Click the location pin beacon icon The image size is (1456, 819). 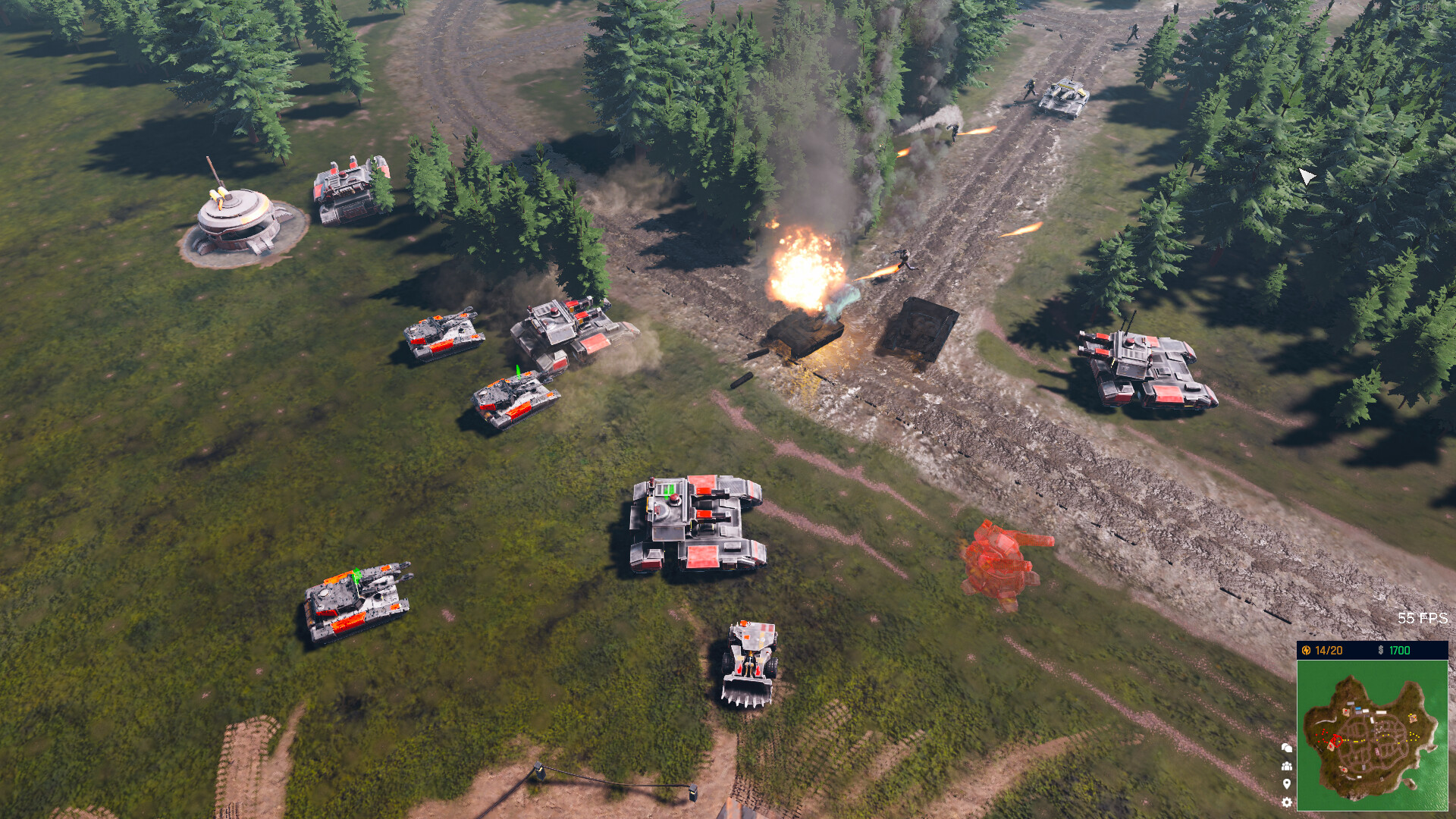coord(1286,783)
